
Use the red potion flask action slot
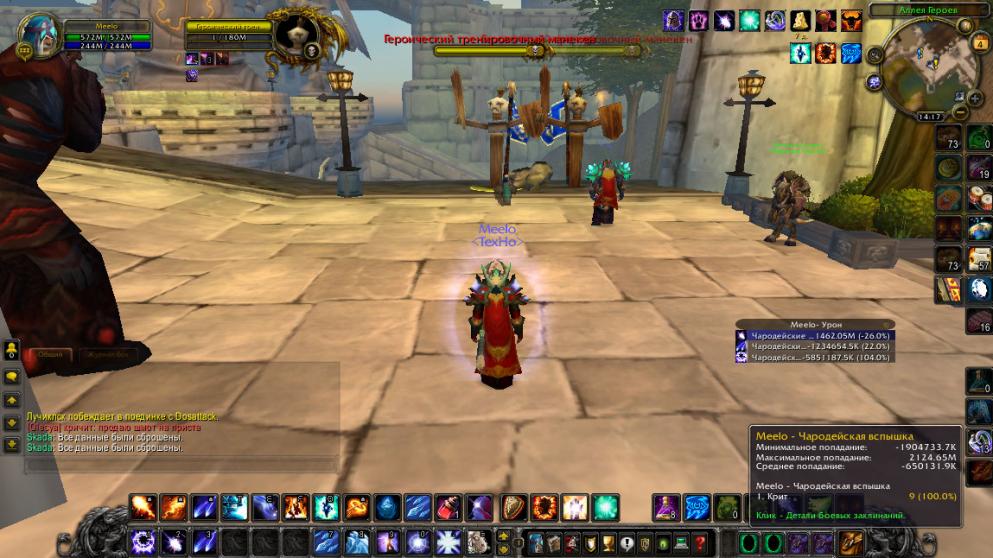point(450,508)
